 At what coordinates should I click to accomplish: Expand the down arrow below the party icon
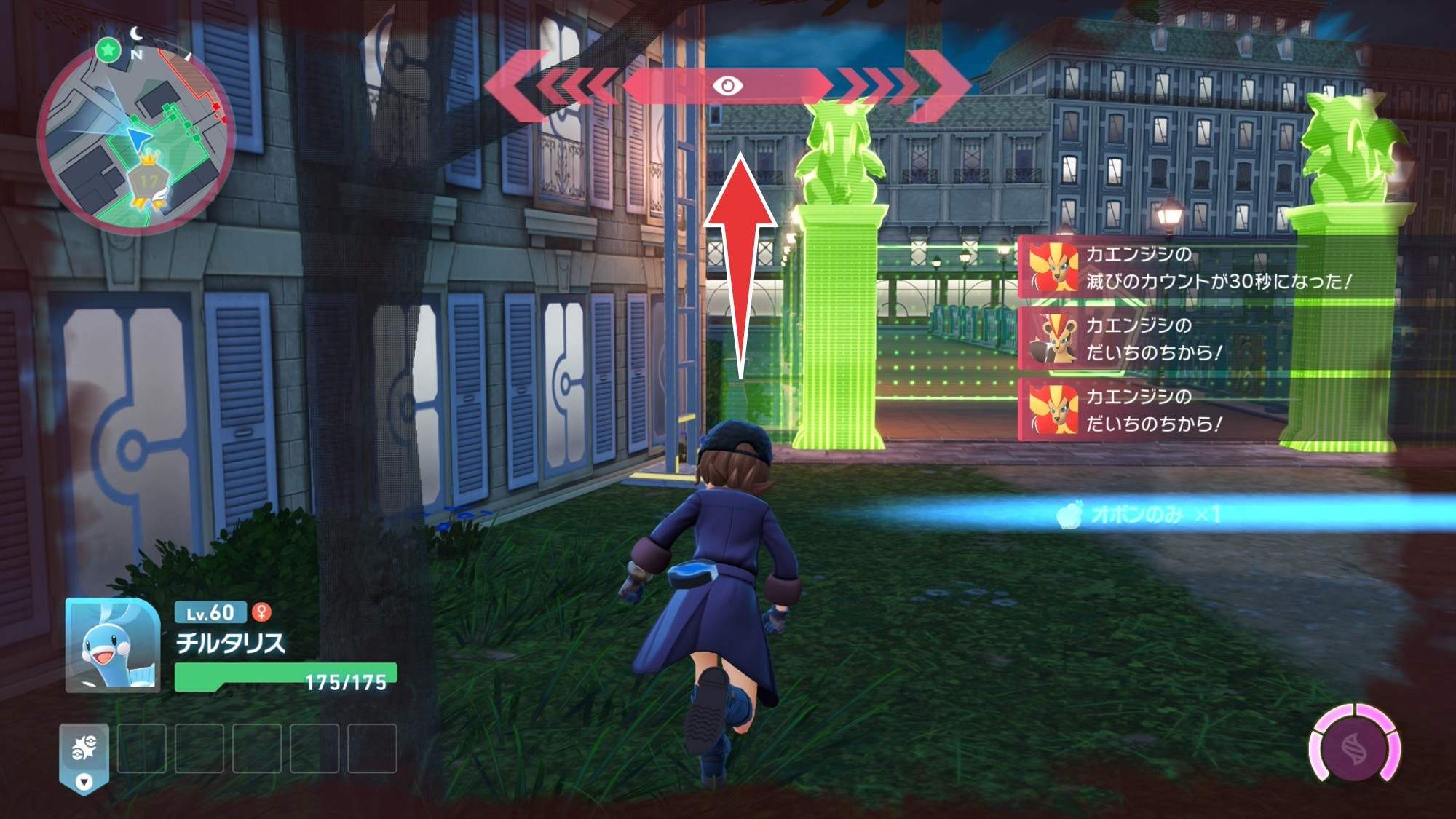(x=84, y=783)
